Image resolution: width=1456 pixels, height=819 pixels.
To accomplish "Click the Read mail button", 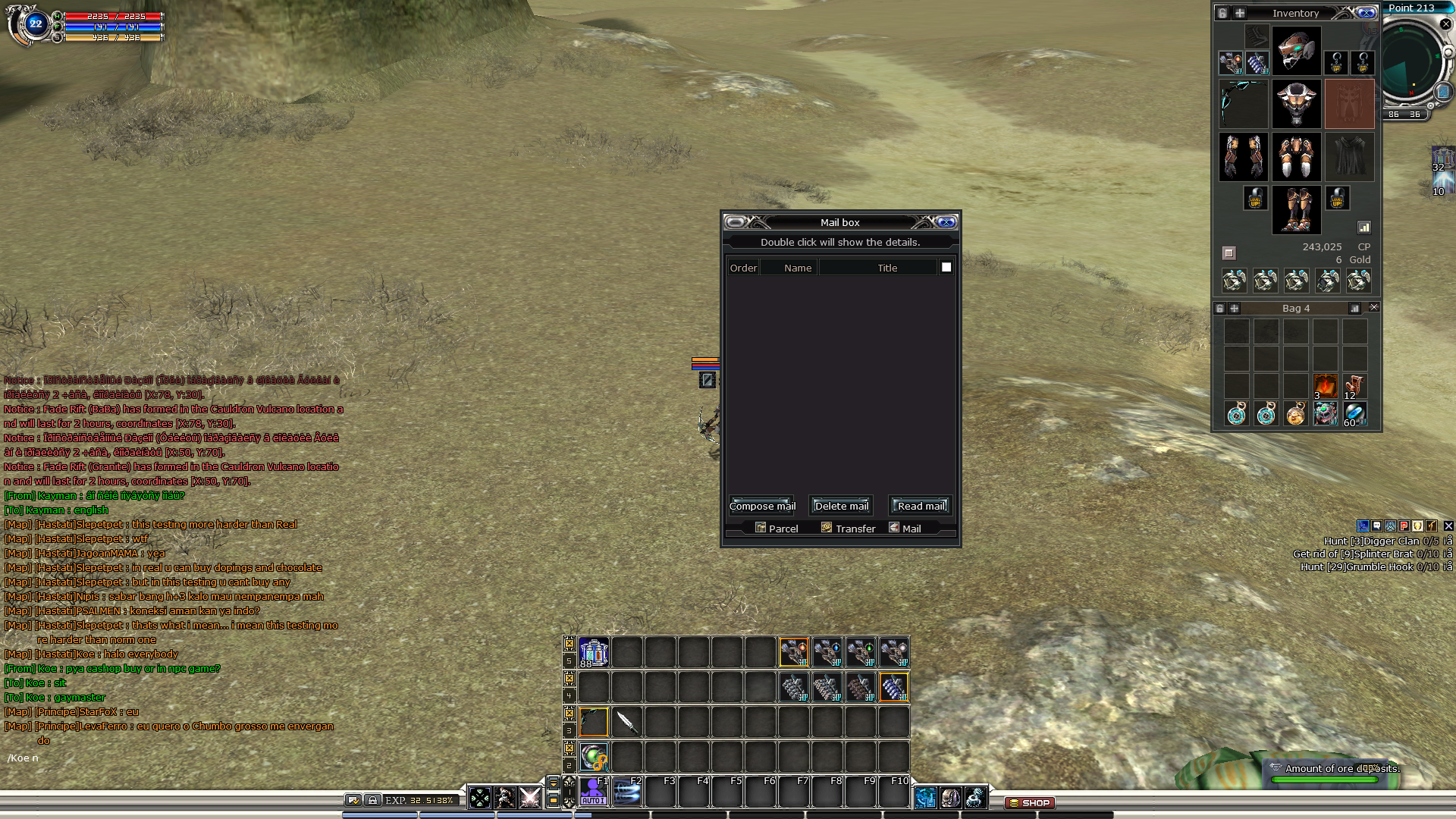I will [x=921, y=506].
